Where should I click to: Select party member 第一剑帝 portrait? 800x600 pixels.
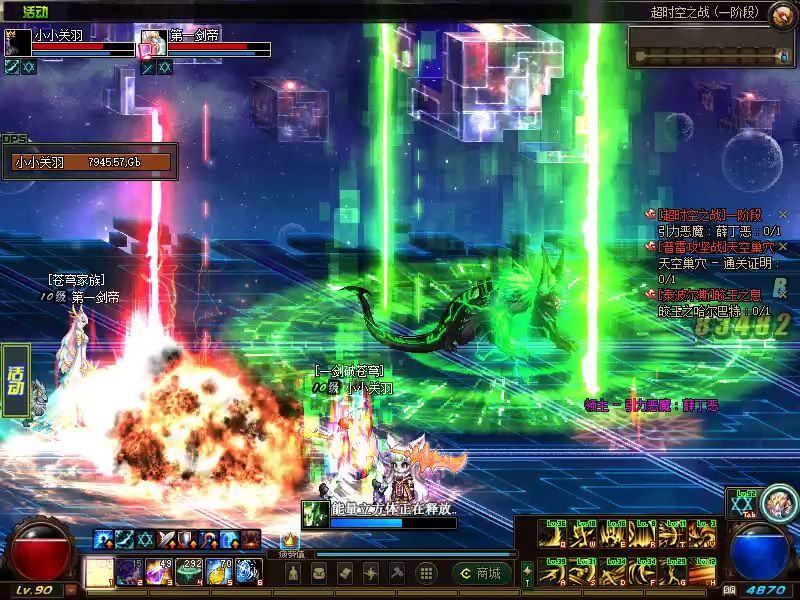(x=153, y=44)
